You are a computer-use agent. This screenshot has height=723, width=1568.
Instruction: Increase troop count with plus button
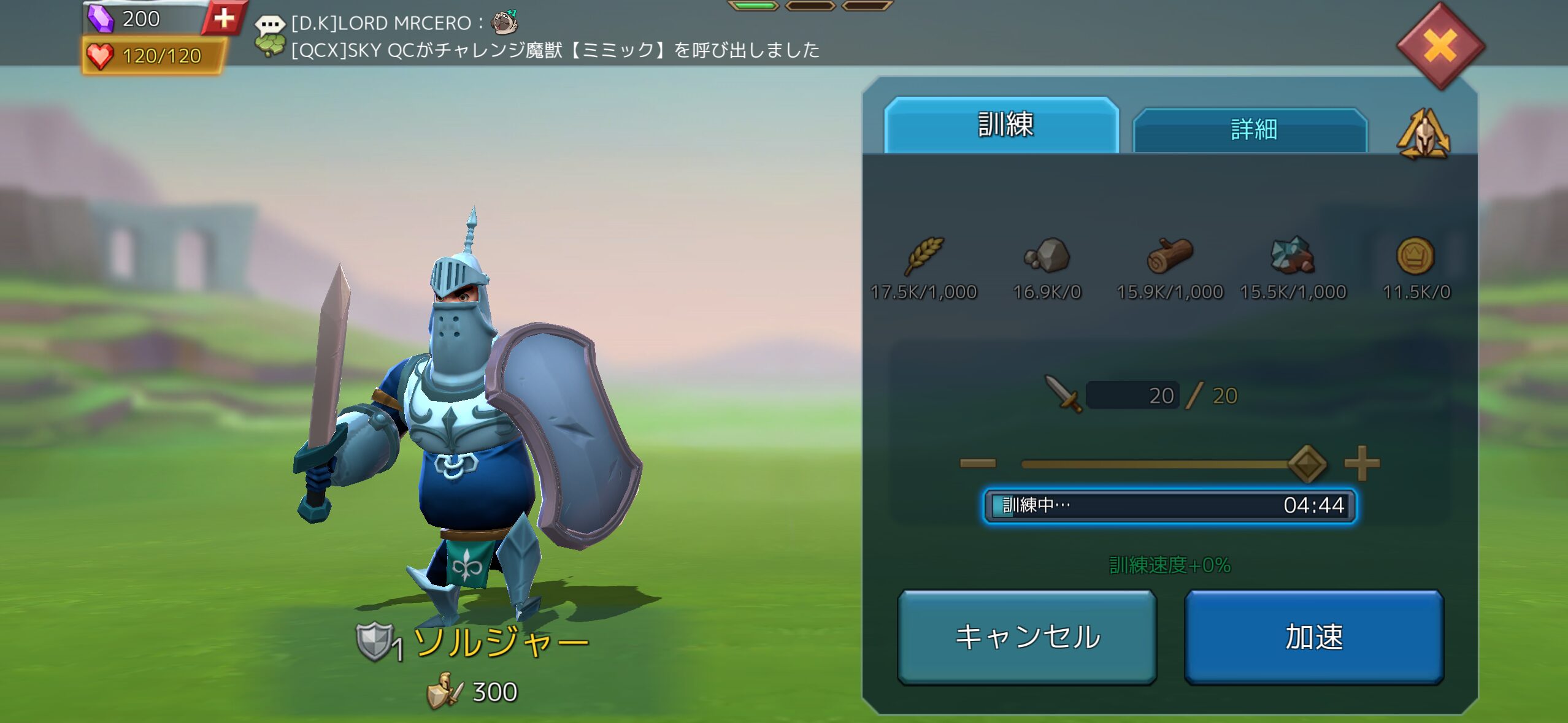point(1362,464)
